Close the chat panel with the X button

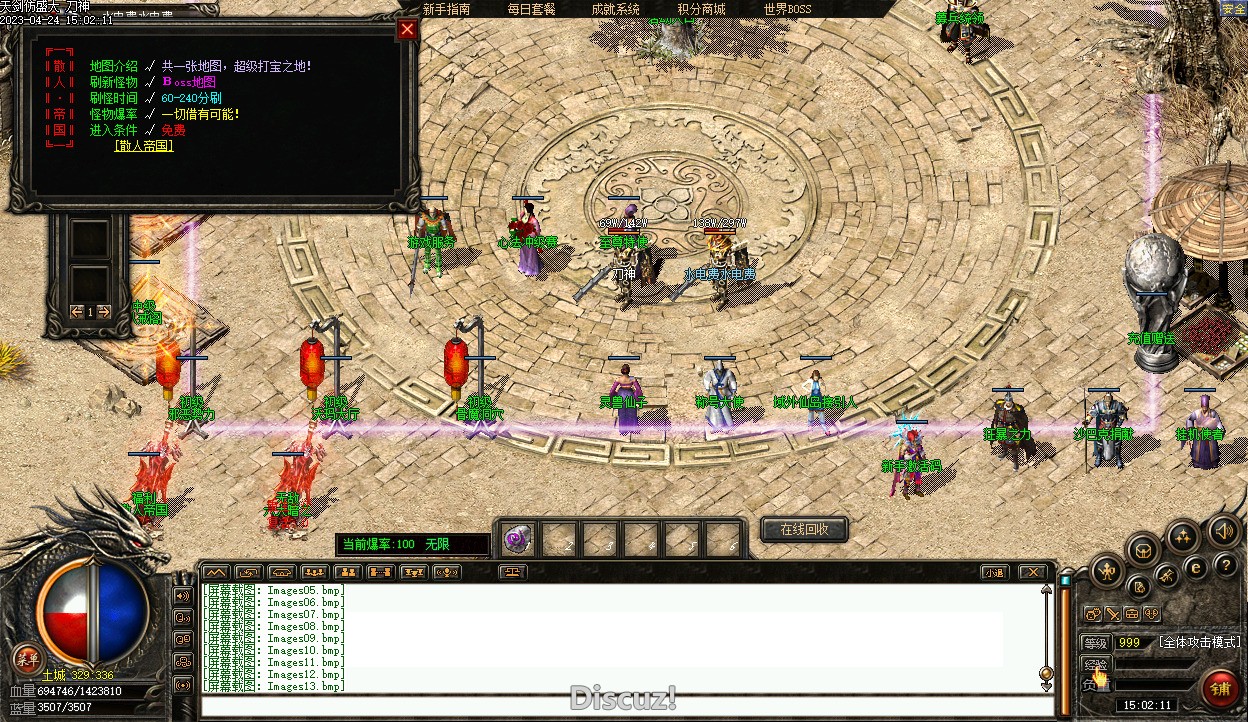click(1032, 573)
